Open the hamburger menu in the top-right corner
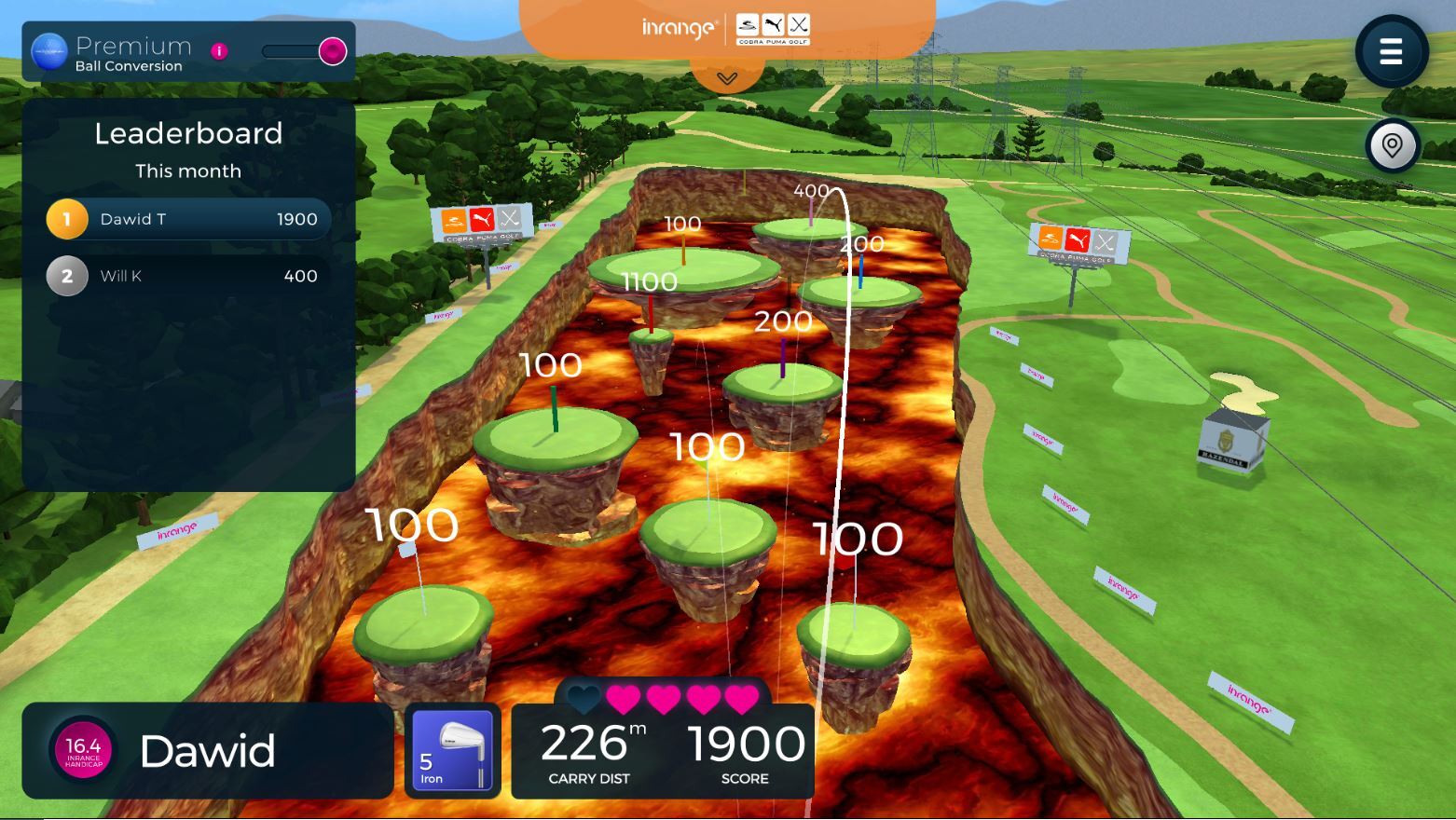1456x820 pixels. click(x=1391, y=52)
